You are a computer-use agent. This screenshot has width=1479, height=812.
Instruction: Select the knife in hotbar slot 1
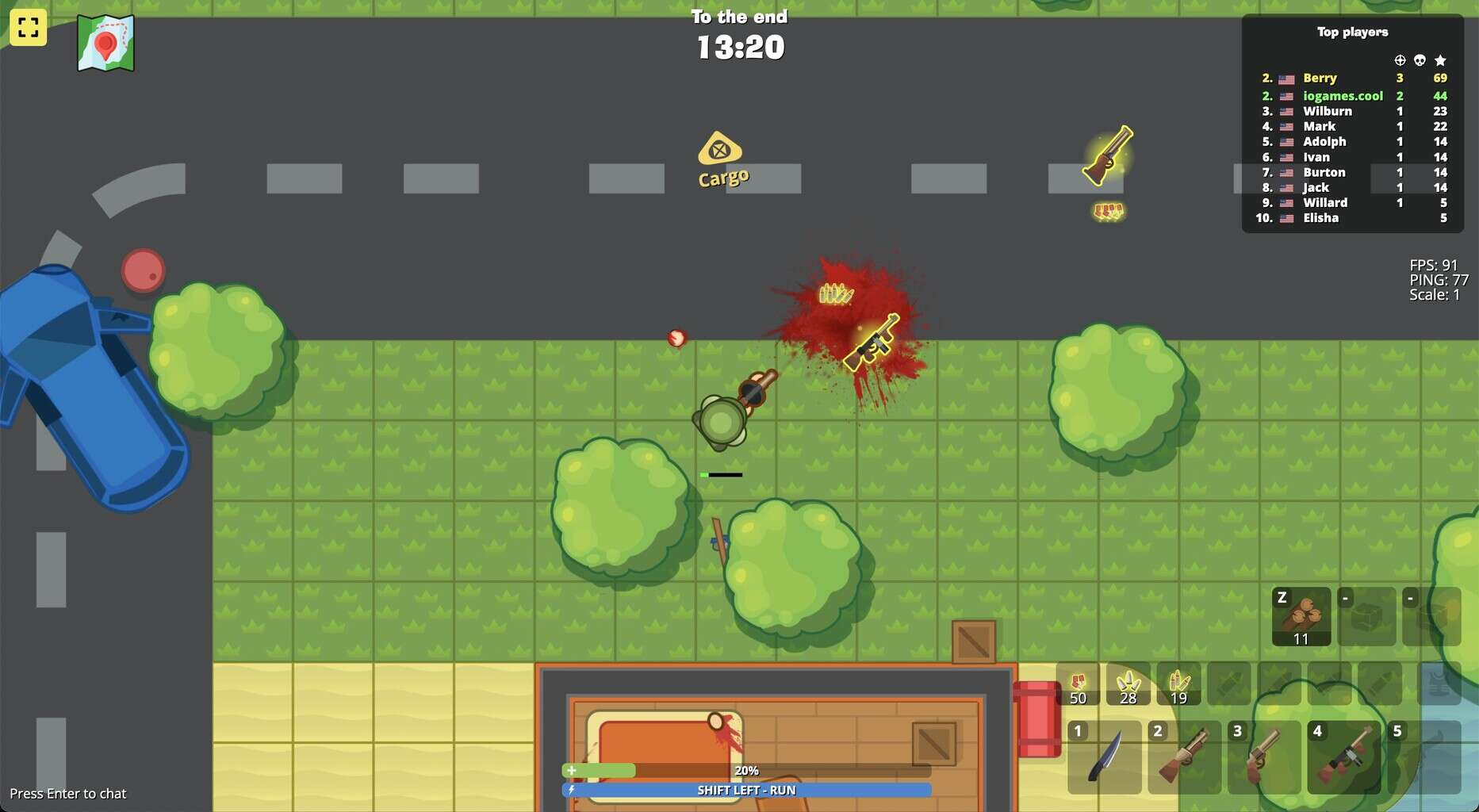[1104, 757]
